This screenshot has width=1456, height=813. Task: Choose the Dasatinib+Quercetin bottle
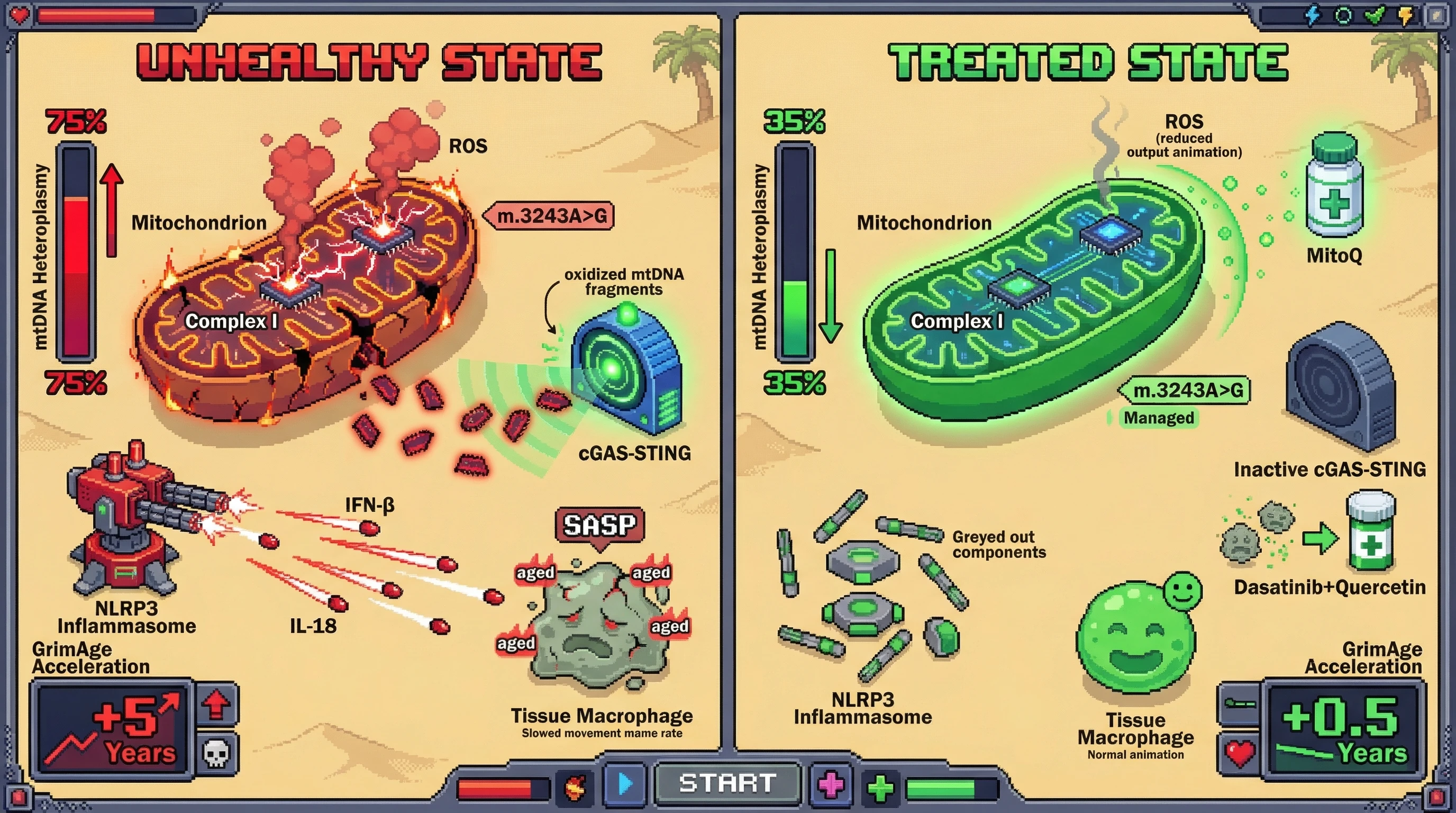(1371, 530)
